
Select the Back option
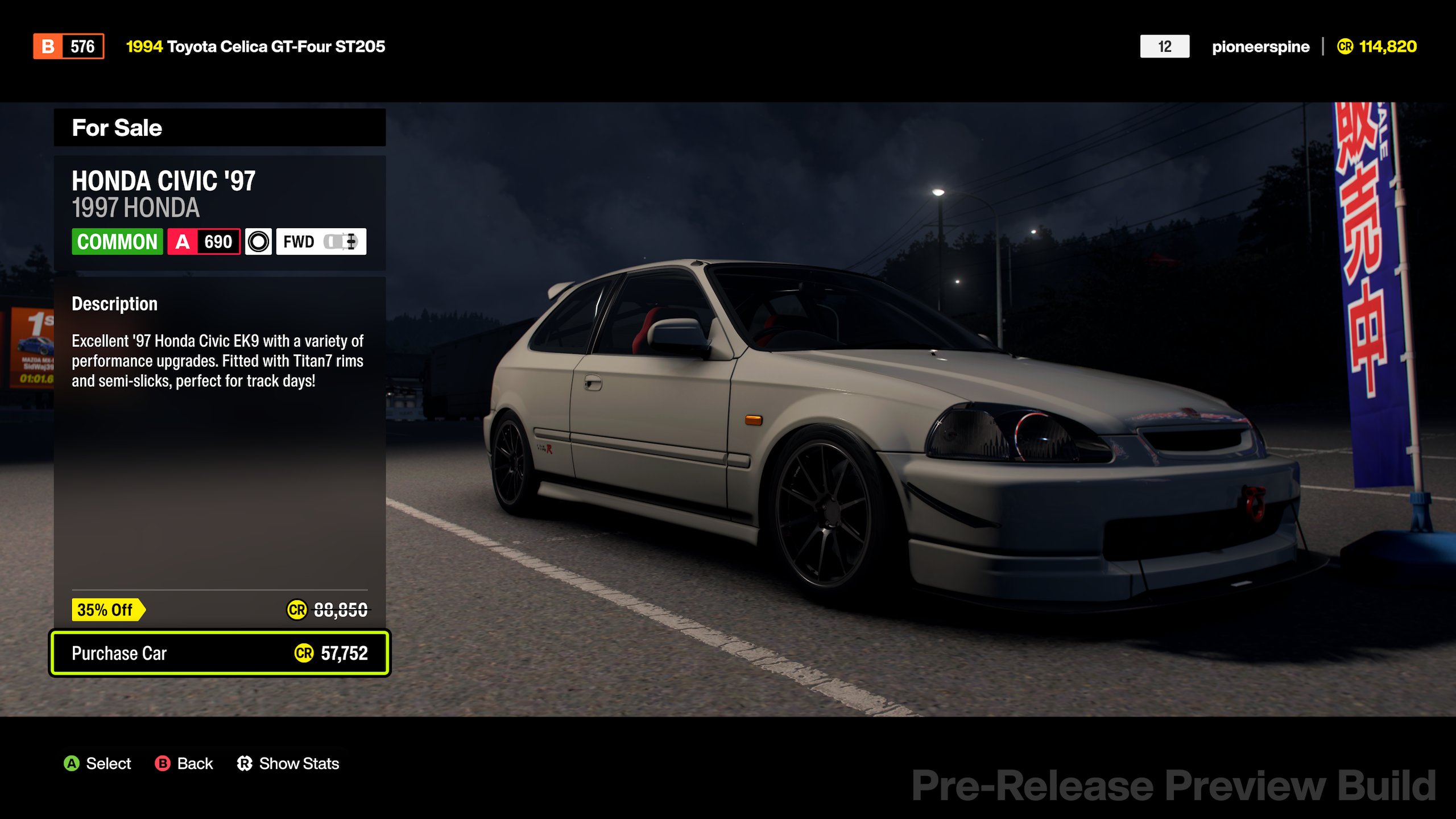click(x=184, y=763)
